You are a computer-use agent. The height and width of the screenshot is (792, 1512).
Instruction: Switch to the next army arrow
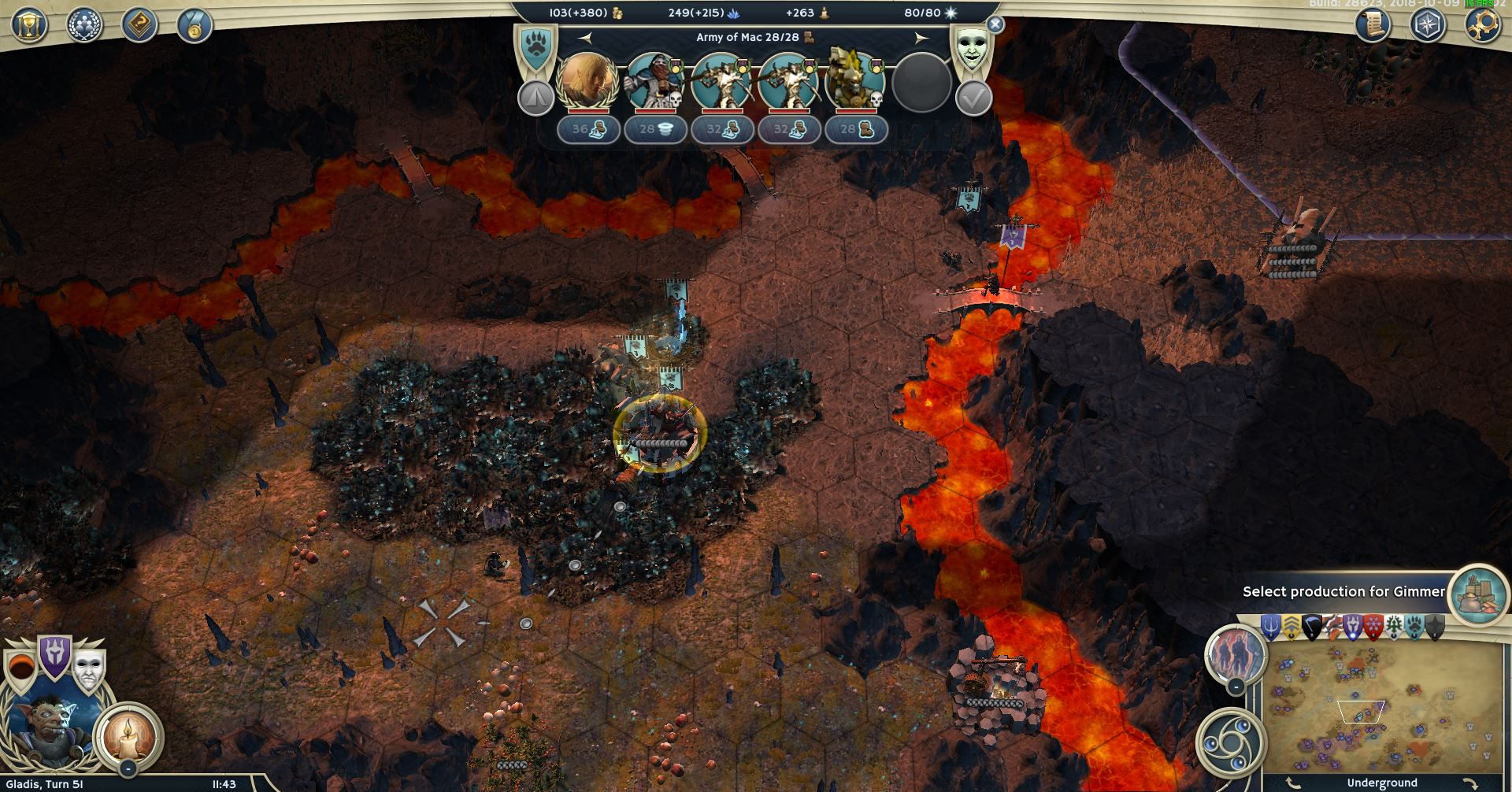pyautogui.click(x=921, y=37)
